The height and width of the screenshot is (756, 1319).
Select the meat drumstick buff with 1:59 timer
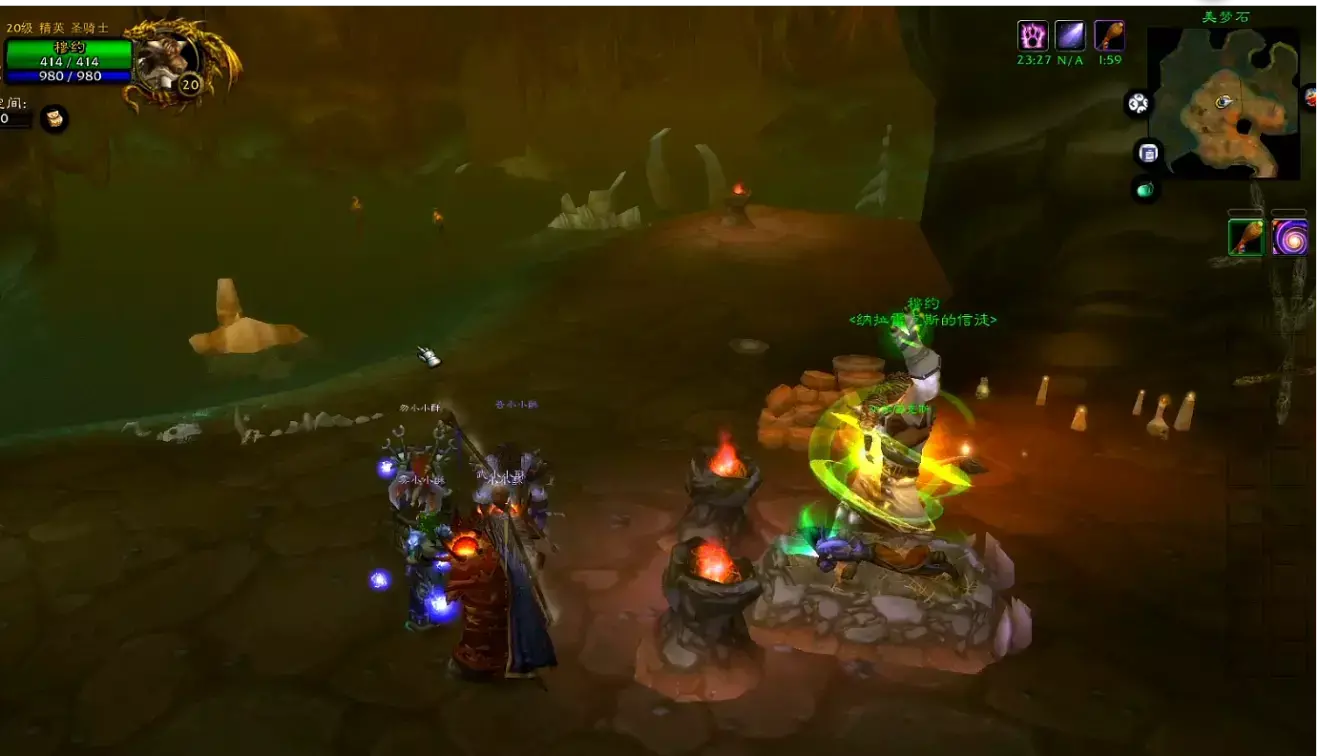coord(1109,36)
